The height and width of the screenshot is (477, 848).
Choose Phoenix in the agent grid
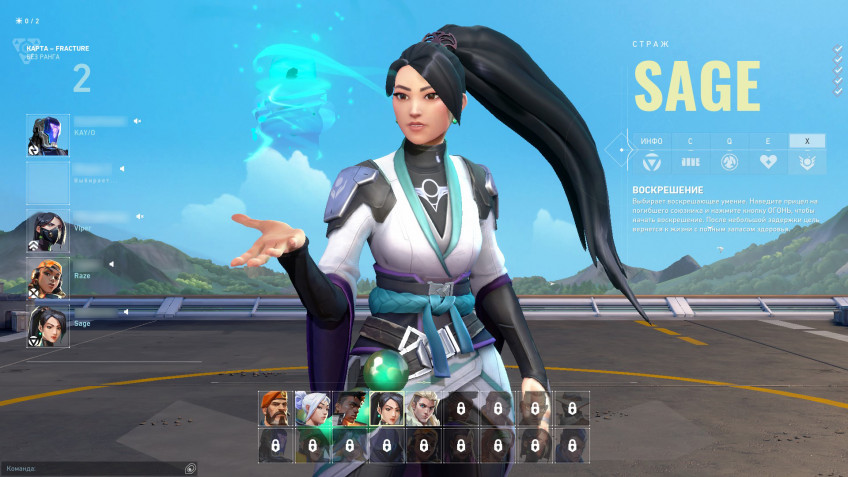[350, 408]
